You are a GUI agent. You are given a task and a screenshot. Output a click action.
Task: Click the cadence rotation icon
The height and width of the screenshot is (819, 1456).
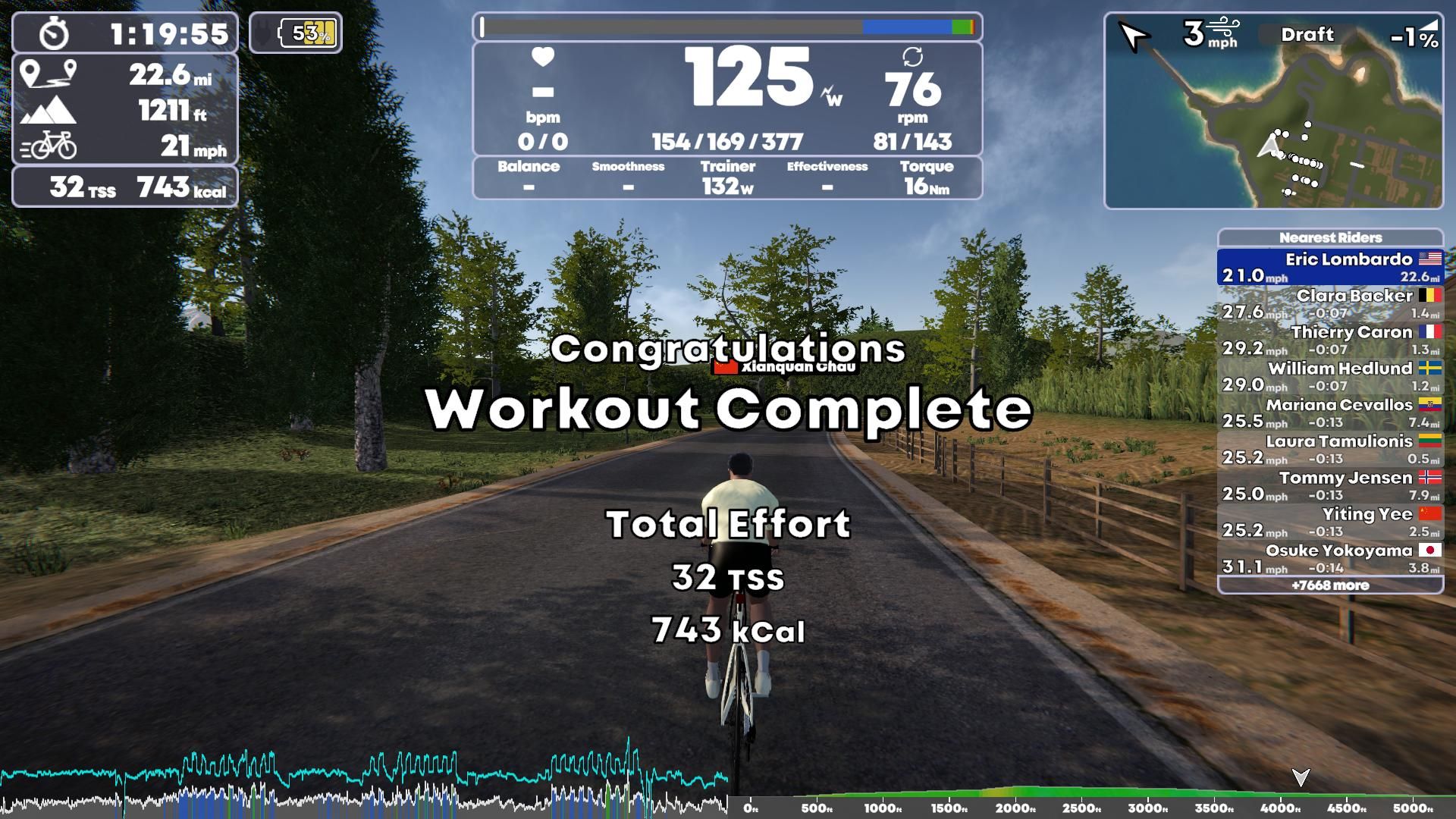click(915, 58)
